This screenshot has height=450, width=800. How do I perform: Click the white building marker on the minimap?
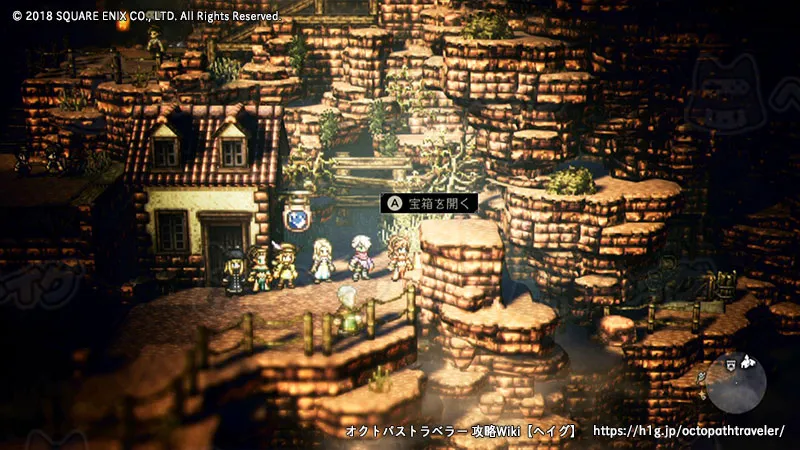pos(747,363)
